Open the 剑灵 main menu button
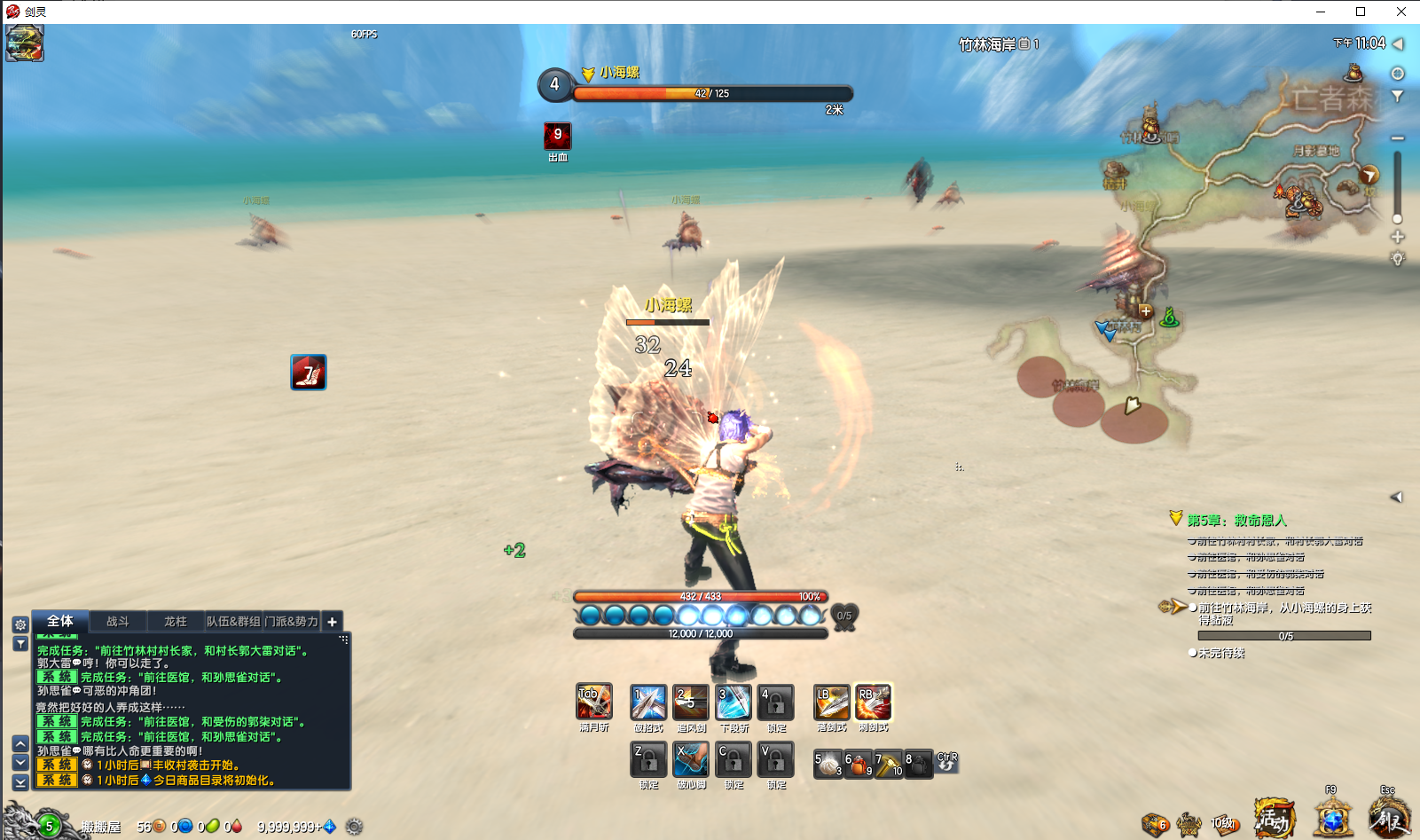The height and width of the screenshot is (840, 1420). coord(1388,817)
